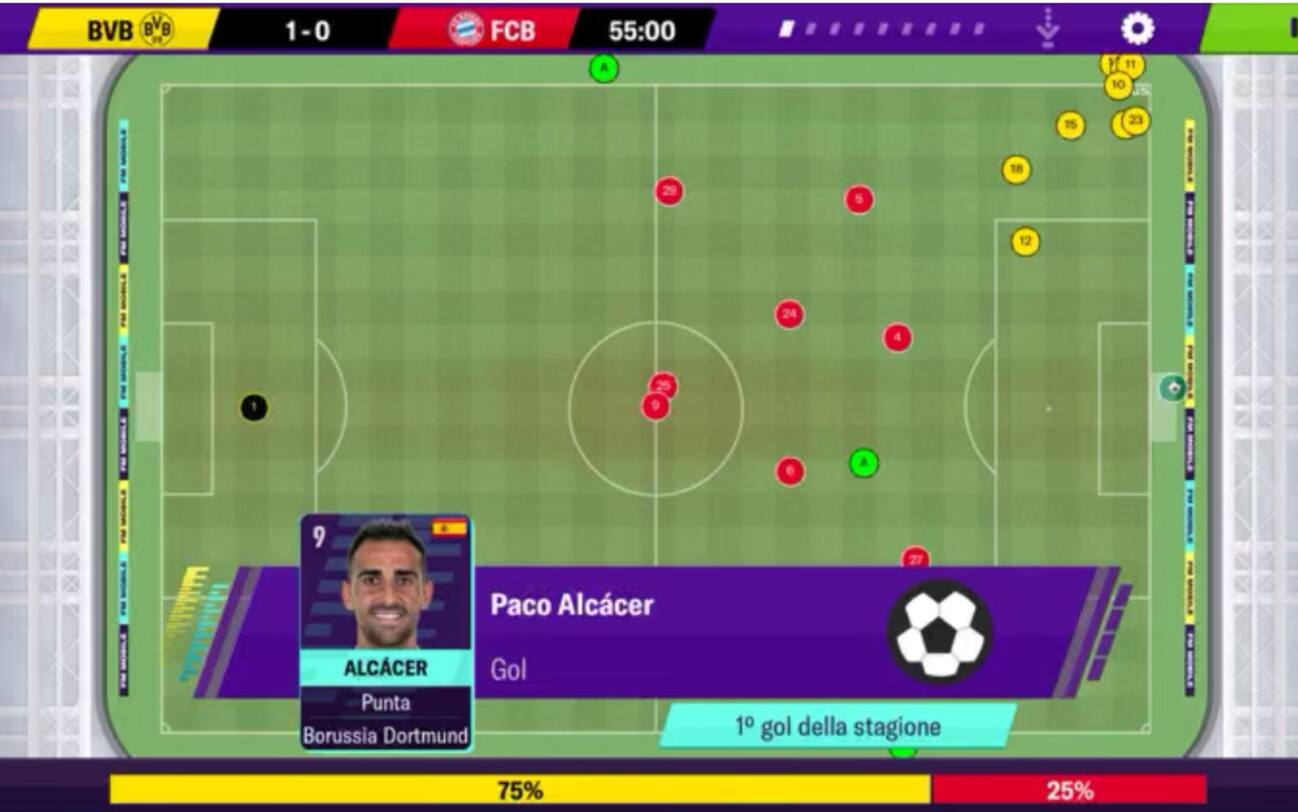Click the 'Paco Alcácer' goal notification
This screenshot has width=1298, height=812.
570,605
